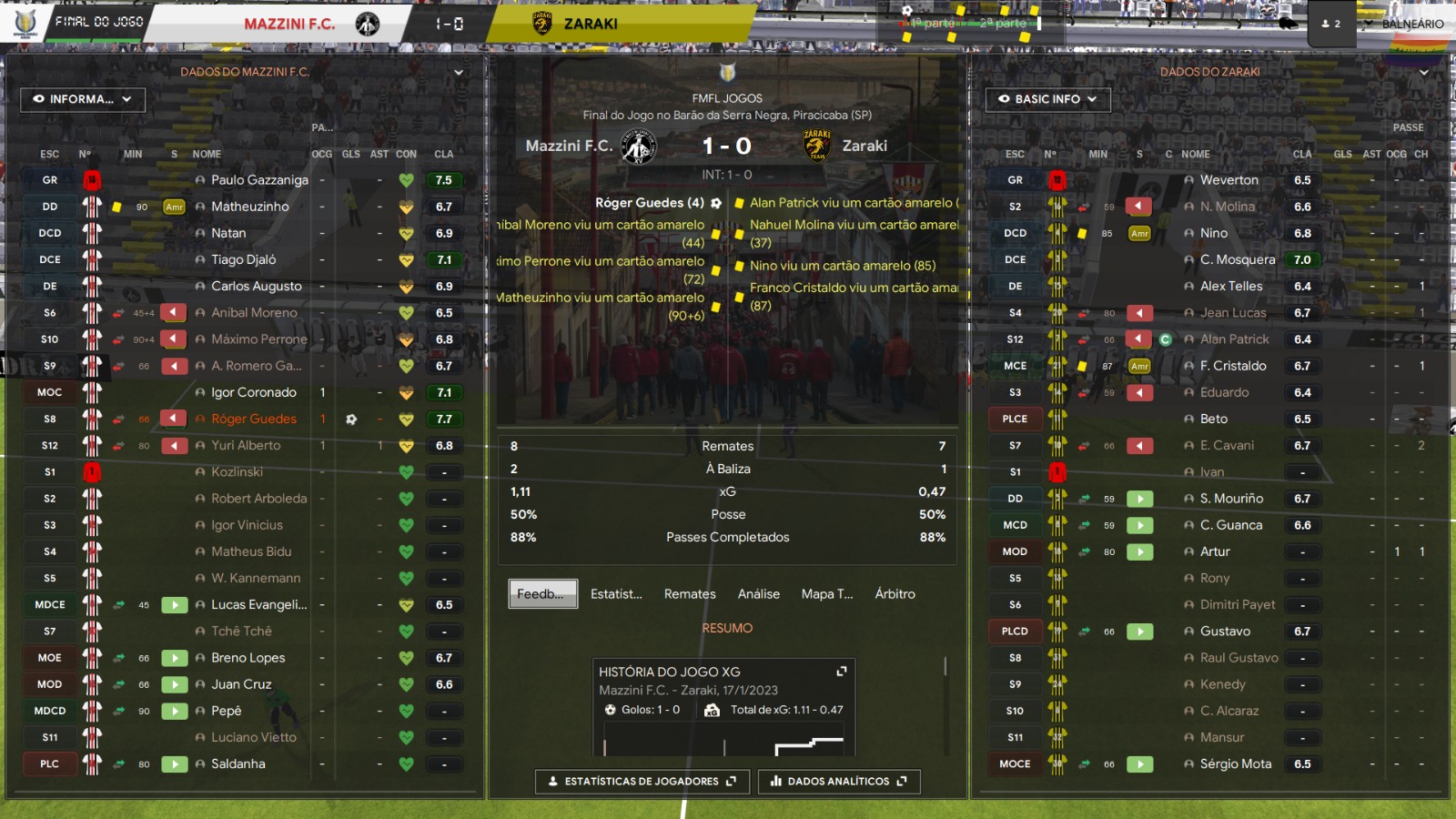Open the Remates tab
The width and height of the screenshot is (1456, 819).
click(690, 593)
